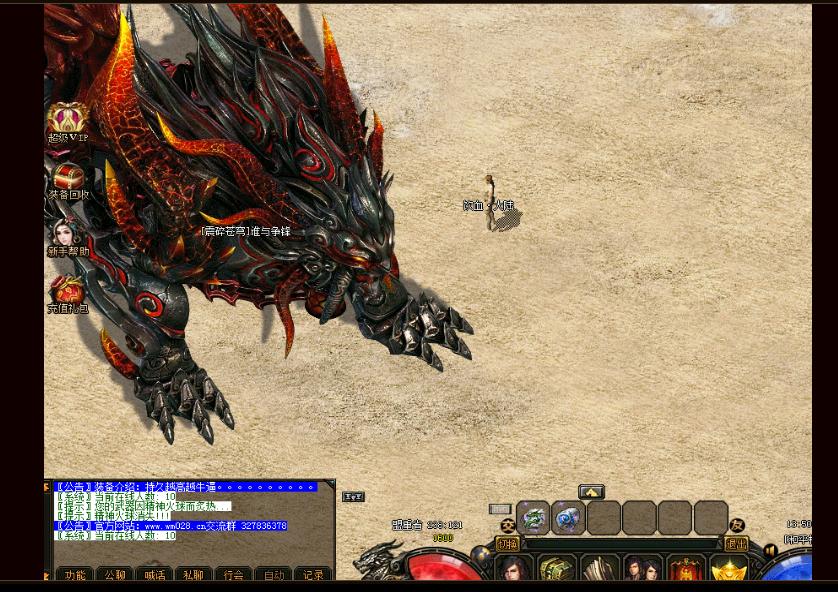Switch to the 公聊 public chat tab
The height and width of the screenshot is (592, 838).
tap(115, 575)
